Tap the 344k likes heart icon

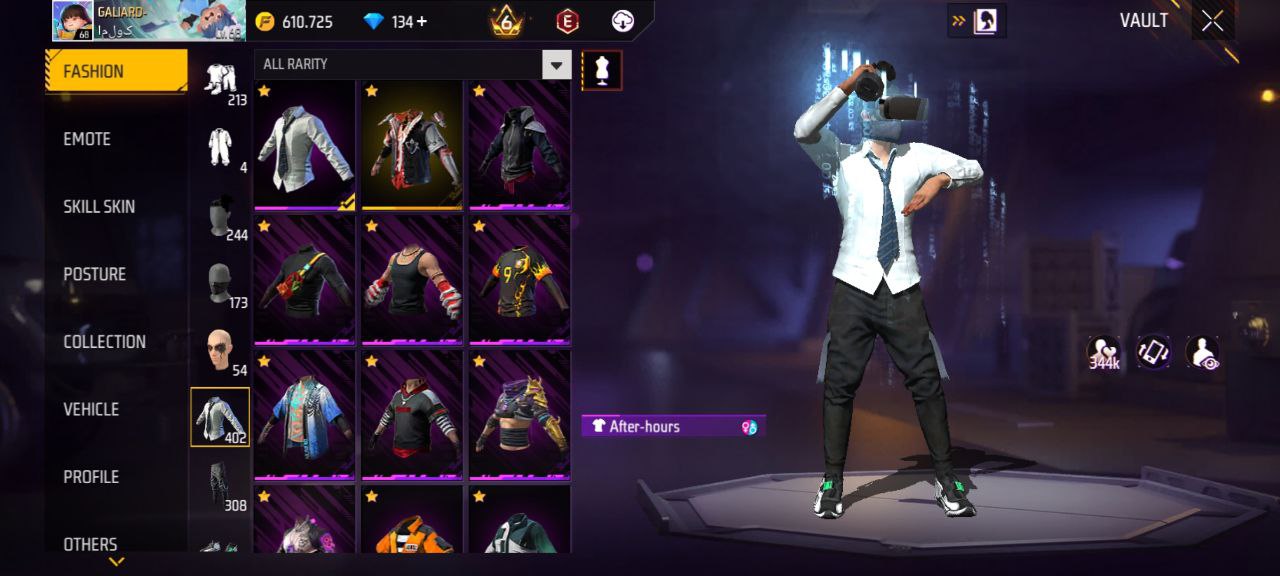point(1103,353)
